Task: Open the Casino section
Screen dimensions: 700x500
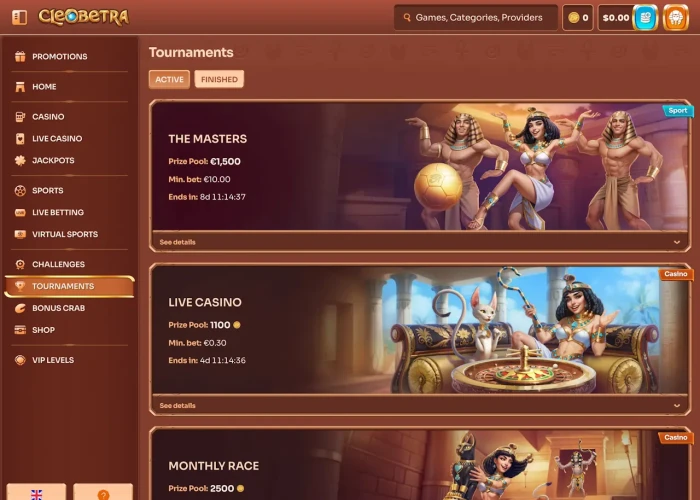Action: point(47,117)
